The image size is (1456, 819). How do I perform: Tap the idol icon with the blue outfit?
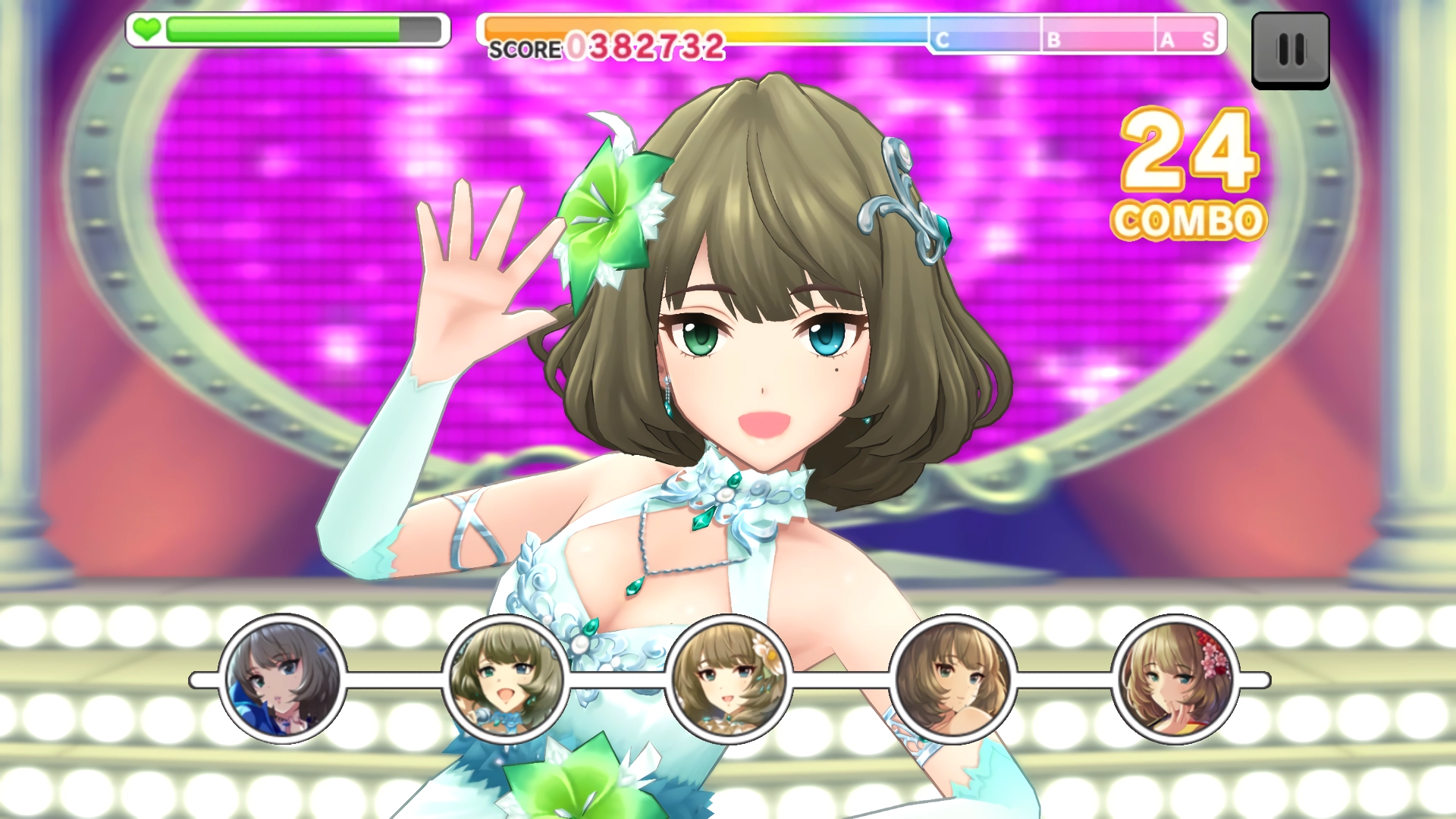click(x=283, y=679)
